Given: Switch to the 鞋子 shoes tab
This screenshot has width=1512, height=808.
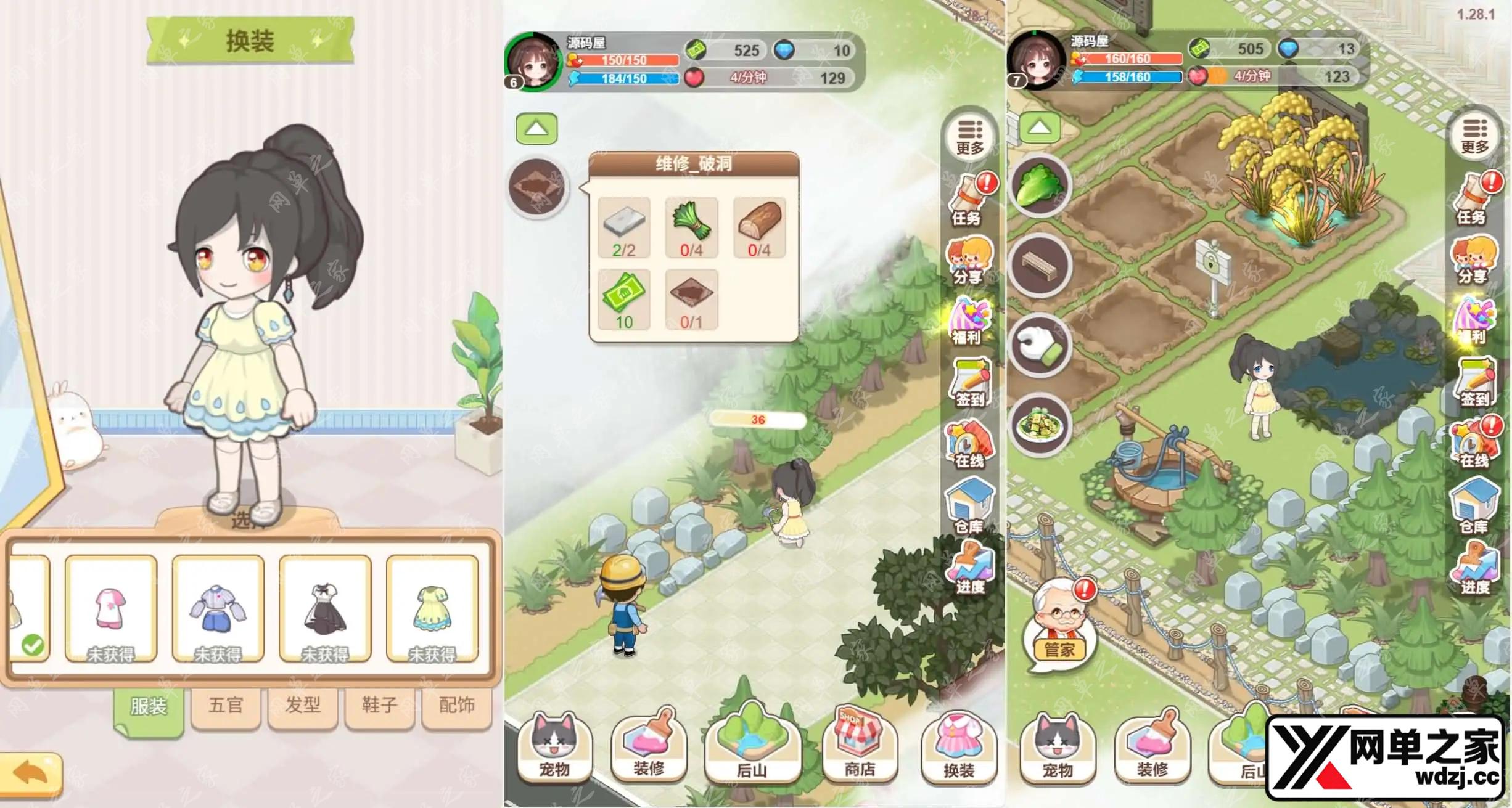Looking at the screenshot, I should pos(379,705).
